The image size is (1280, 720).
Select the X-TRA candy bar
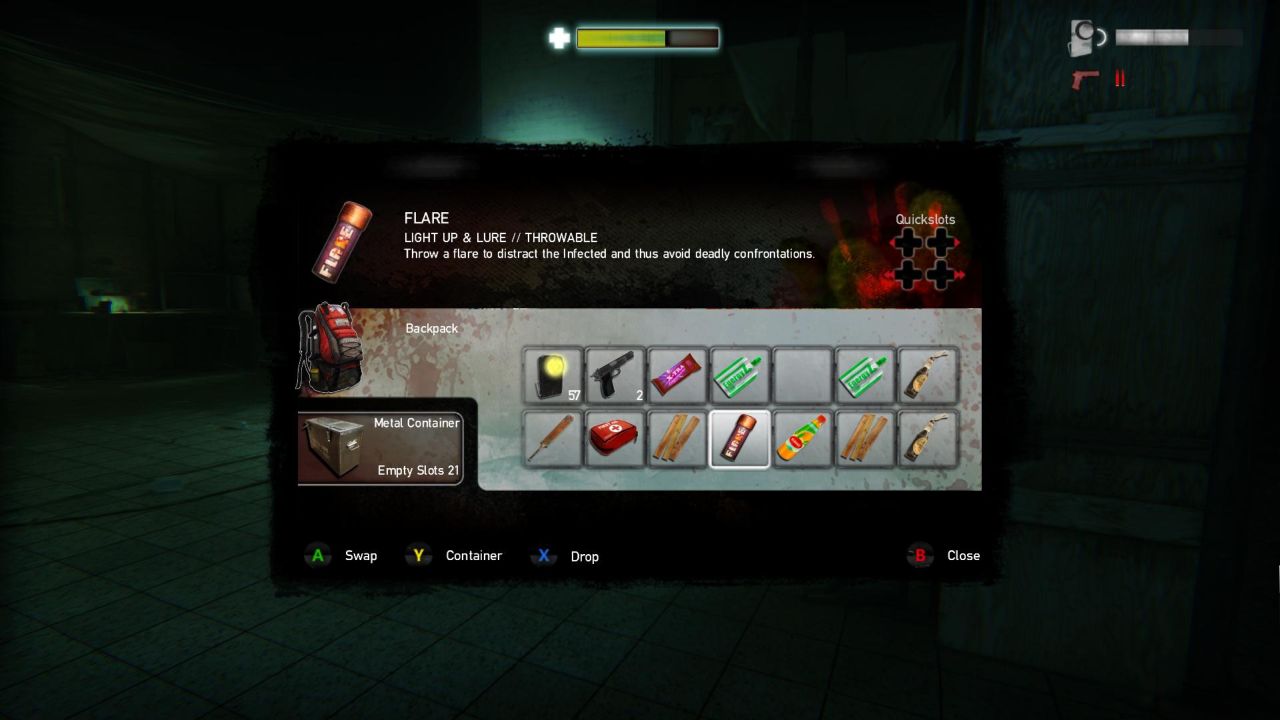pos(678,375)
